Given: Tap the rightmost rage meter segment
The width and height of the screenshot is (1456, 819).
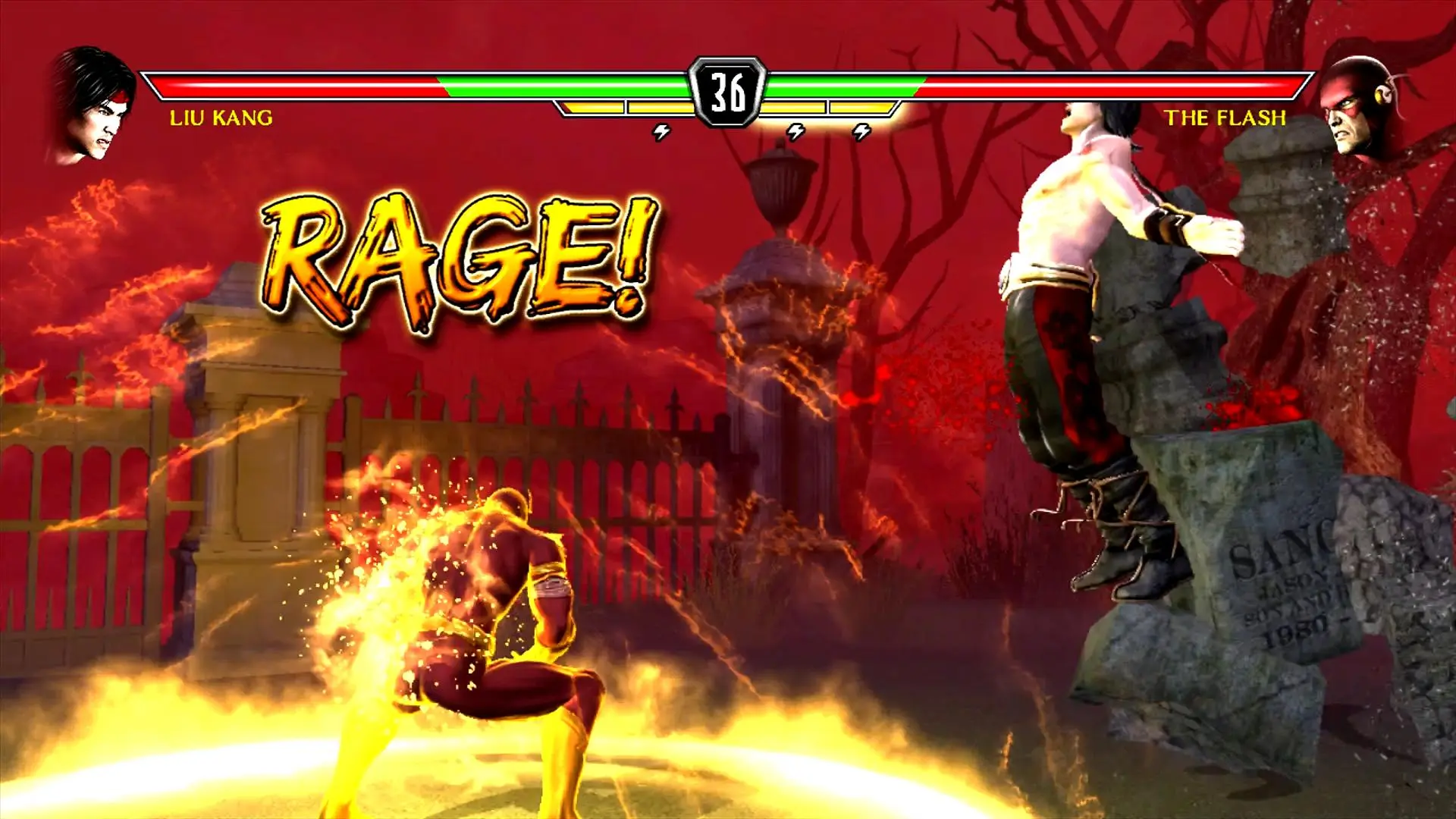Looking at the screenshot, I should pos(861,108).
